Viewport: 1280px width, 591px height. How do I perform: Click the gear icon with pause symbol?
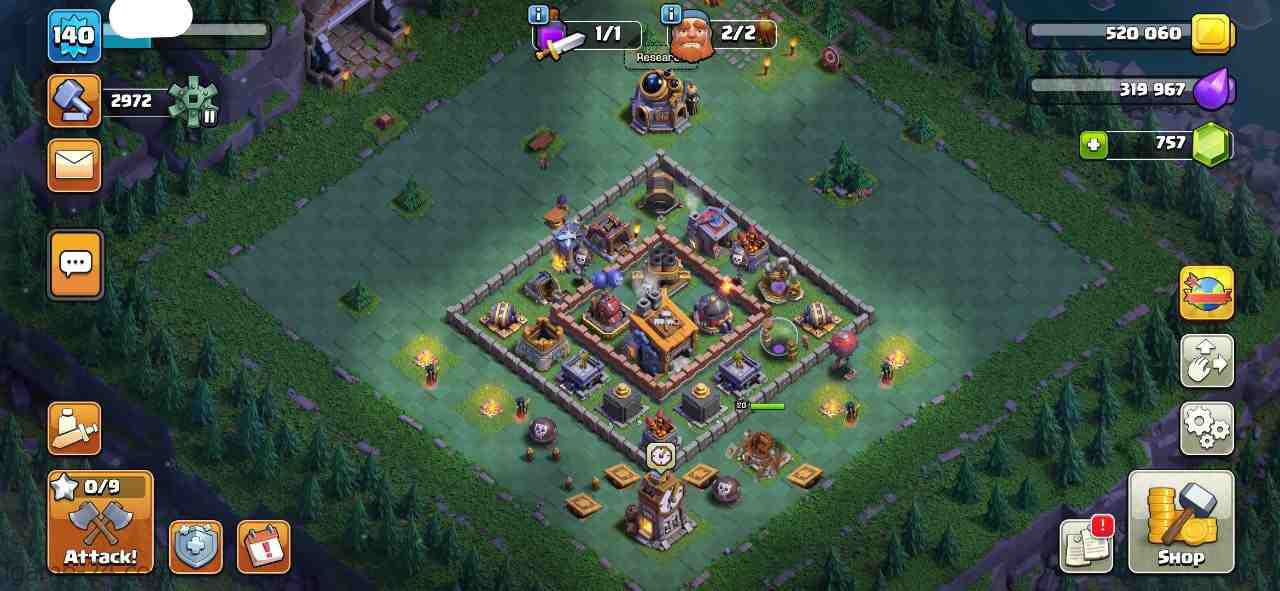(x=193, y=102)
